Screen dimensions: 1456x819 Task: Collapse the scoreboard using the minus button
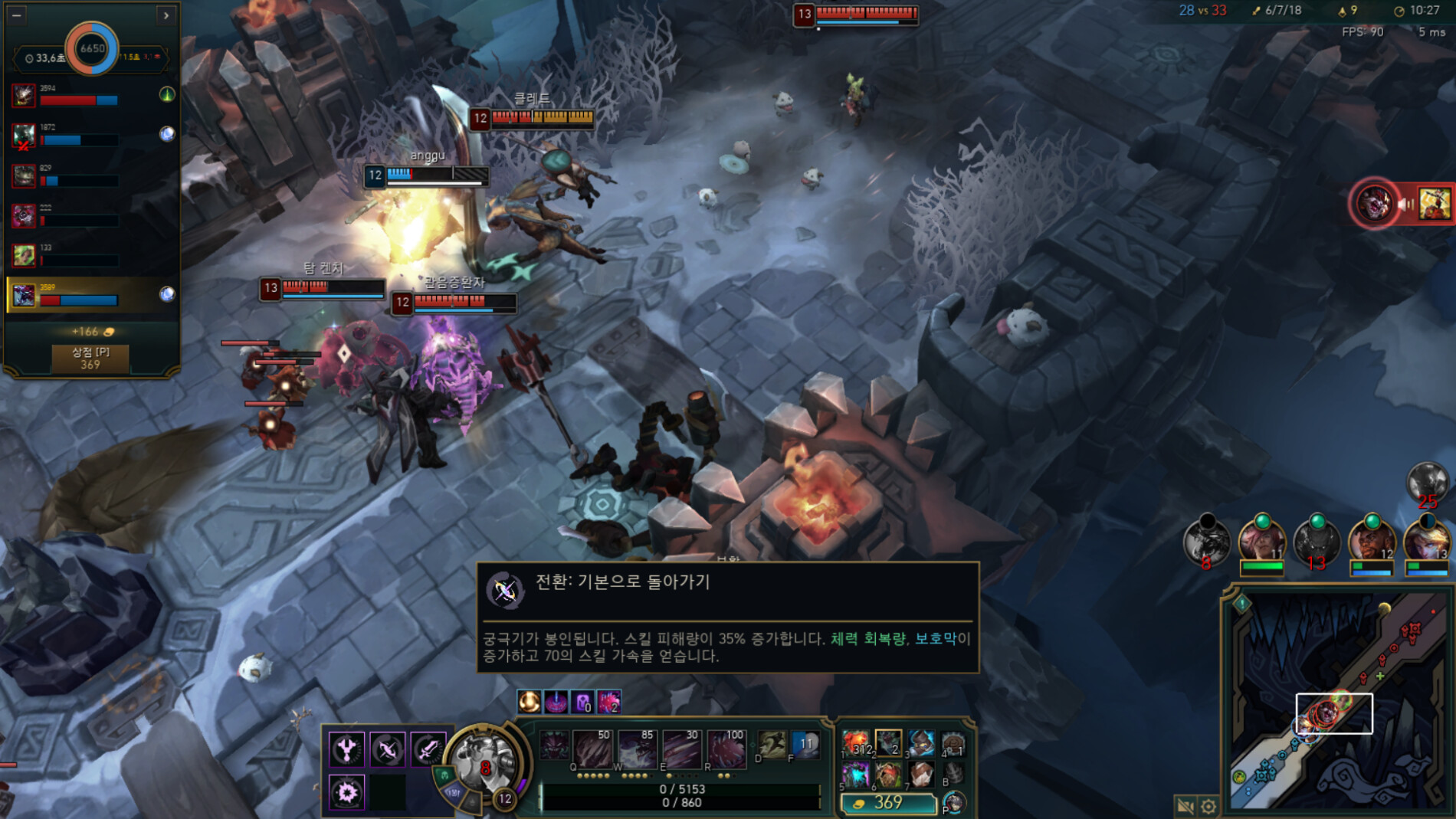(15, 15)
